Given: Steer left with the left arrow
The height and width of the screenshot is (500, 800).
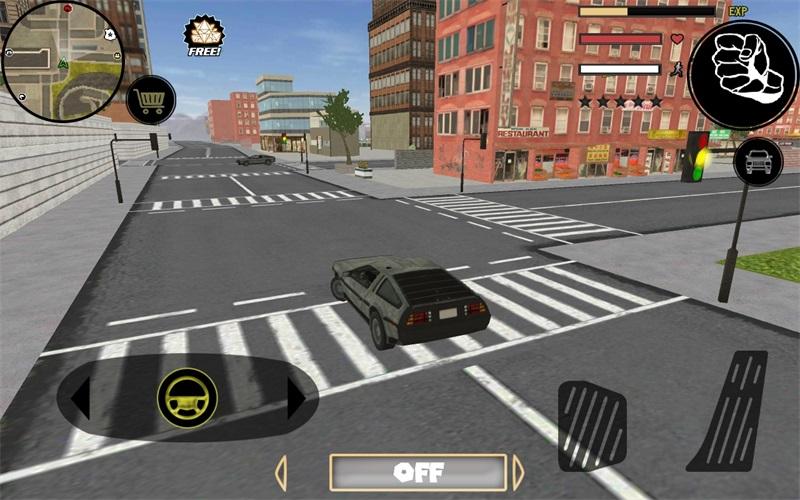Looking at the screenshot, I should pyautogui.click(x=80, y=400).
